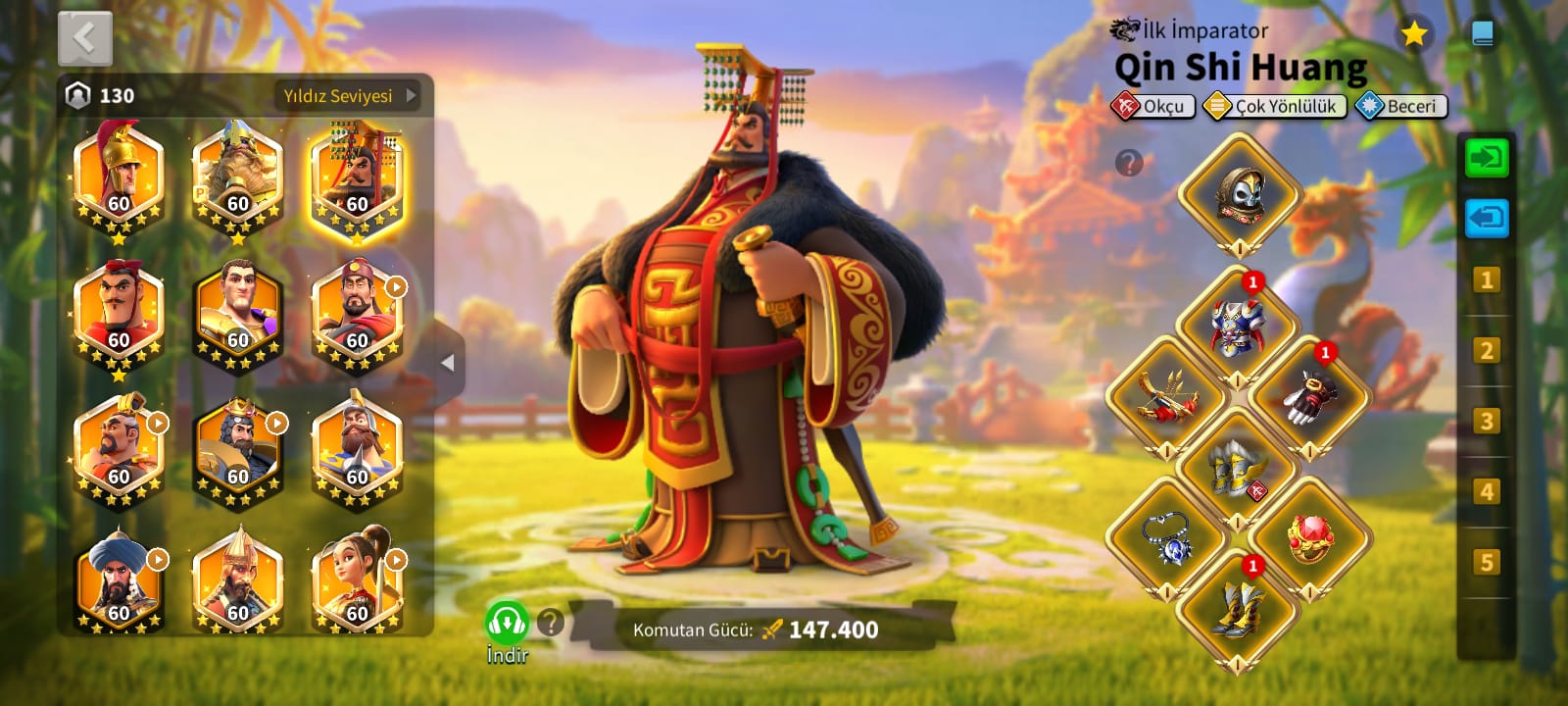Select the red gem ring slot
The image size is (1568, 706).
(1309, 538)
